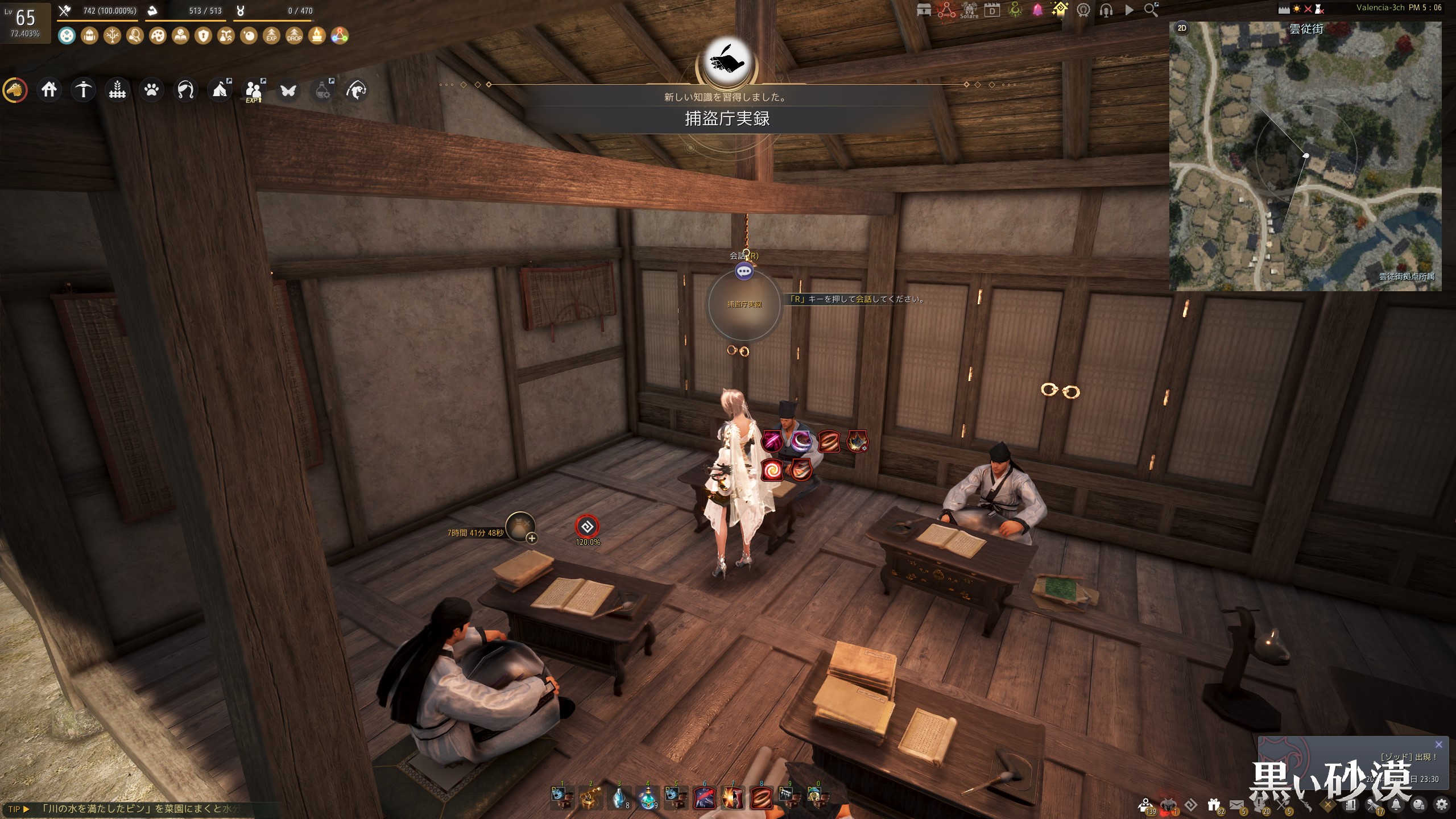Use the blue potion in hotbar slot 4
The image size is (1456, 819).
(x=647, y=798)
